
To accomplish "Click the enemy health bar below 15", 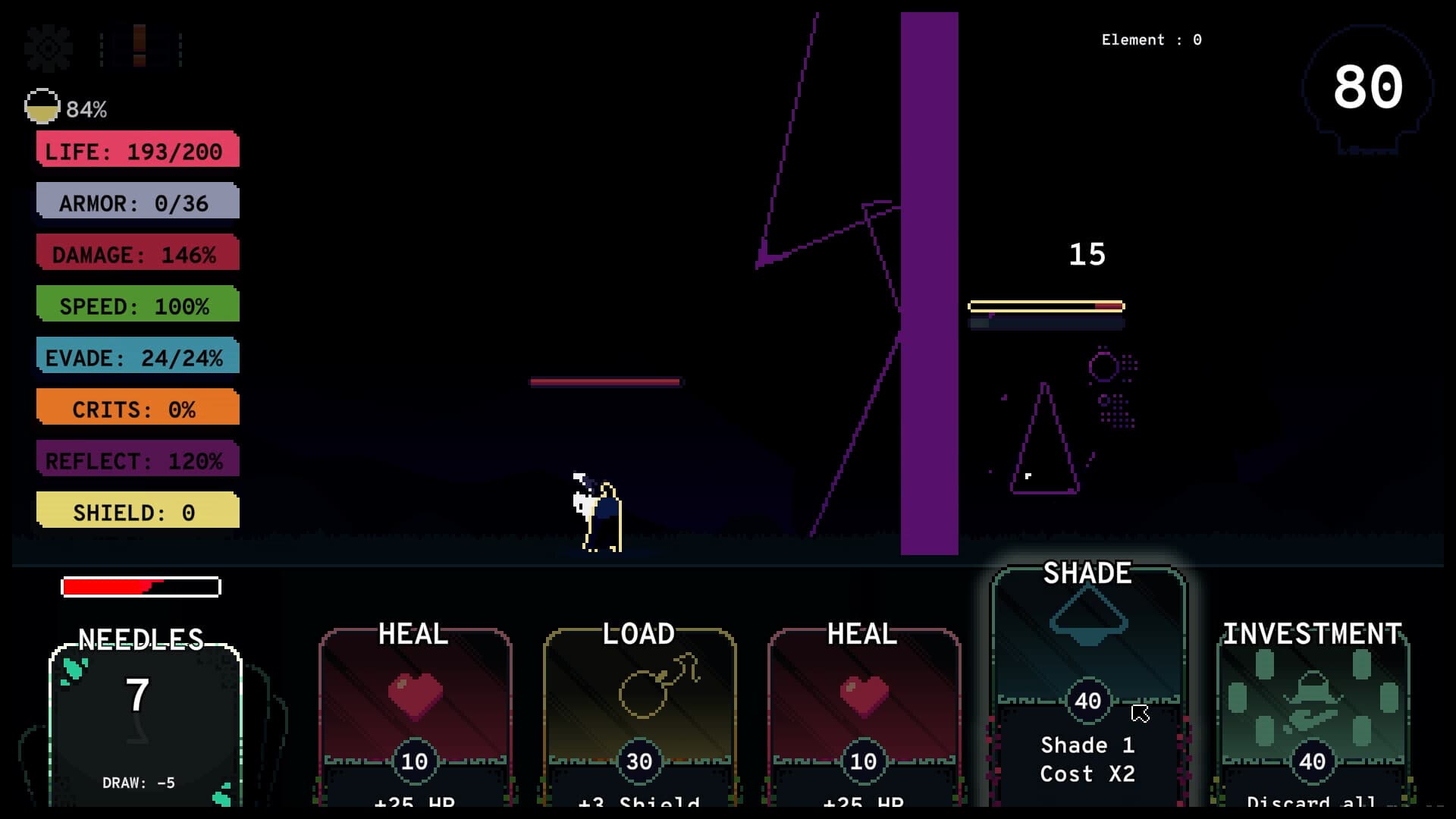I will 1046,306.
